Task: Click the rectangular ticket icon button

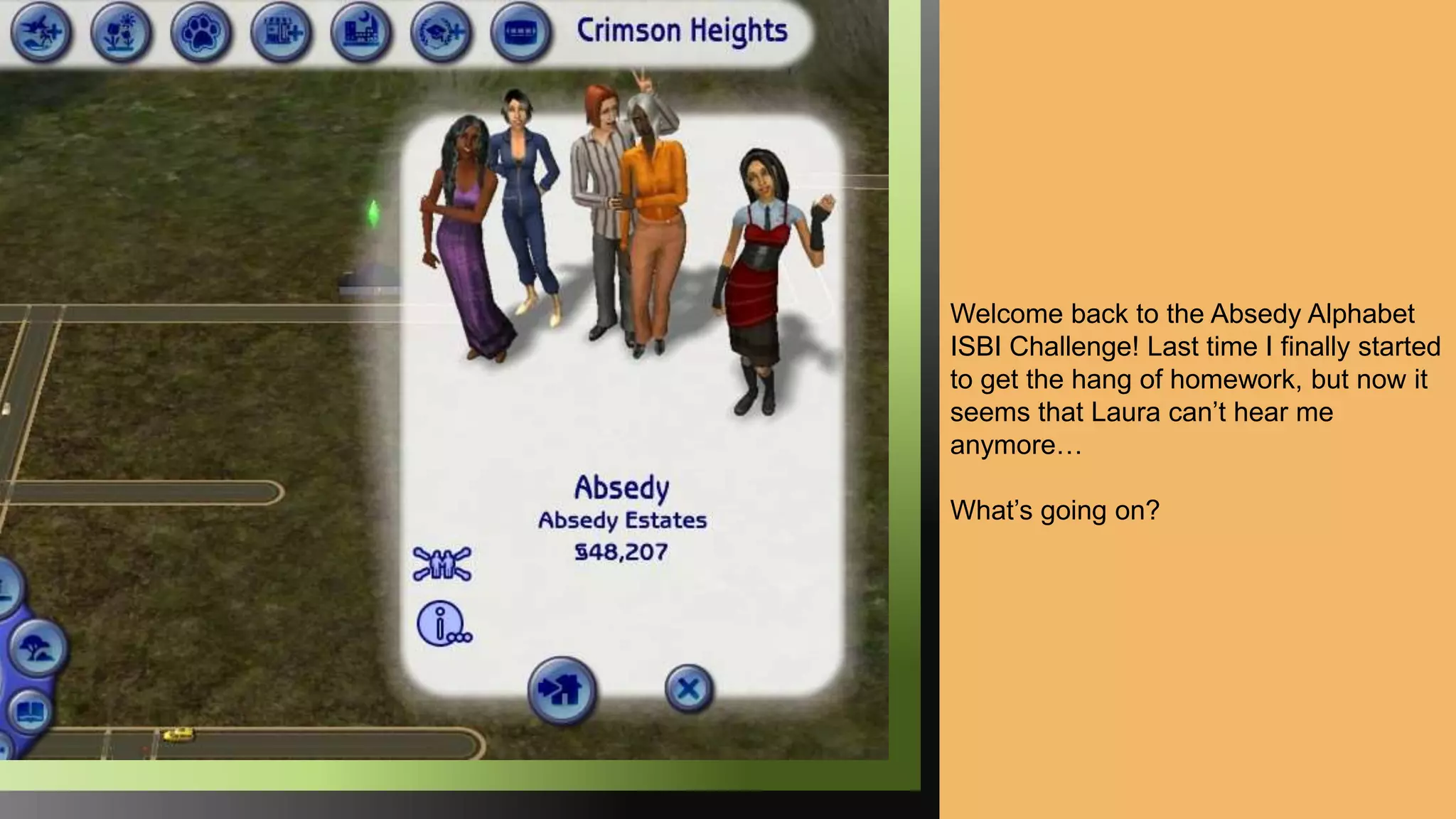Action: (521, 32)
